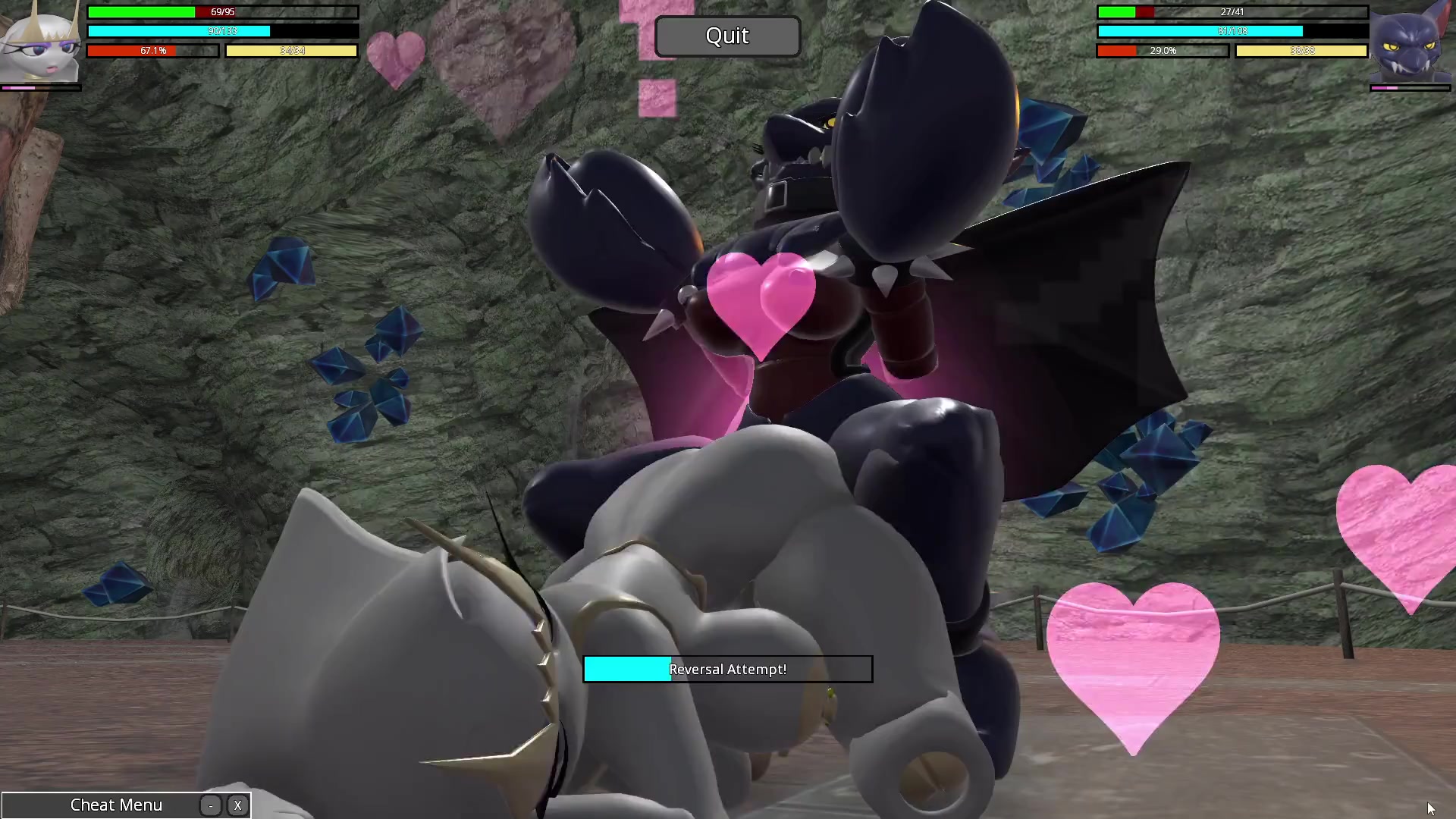The height and width of the screenshot is (819, 1456).
Task: Close the Cheat Menu panel
Action: (237, 805)
